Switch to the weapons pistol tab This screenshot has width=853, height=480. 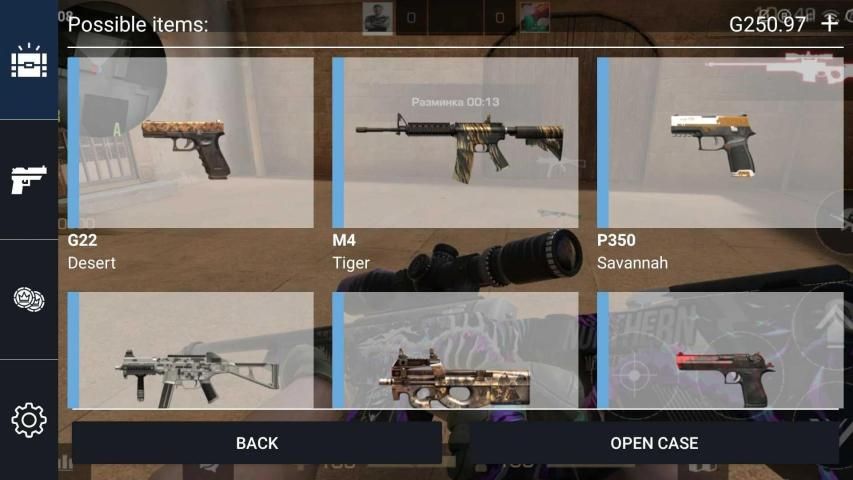[x=29, y=180]
